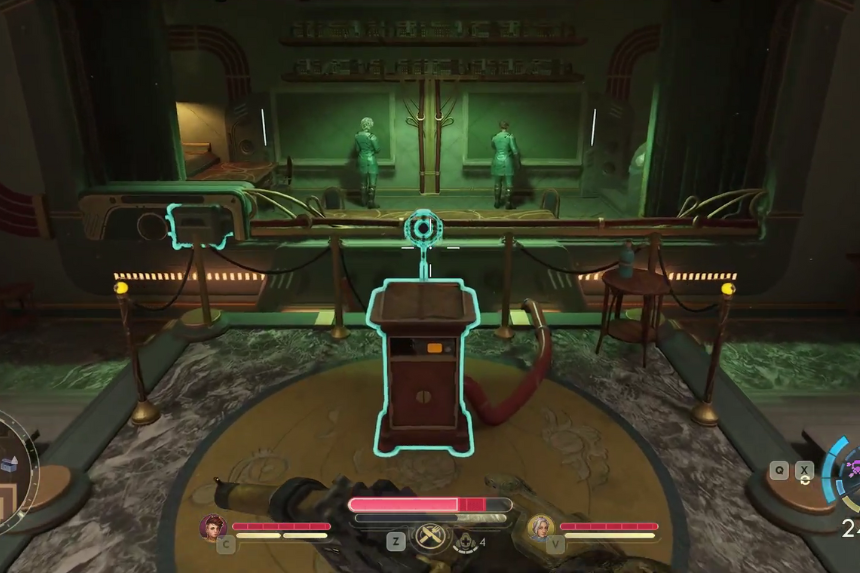Activate the crossed tools ability icon
The image size is (860, 573).
coord(429,535)
